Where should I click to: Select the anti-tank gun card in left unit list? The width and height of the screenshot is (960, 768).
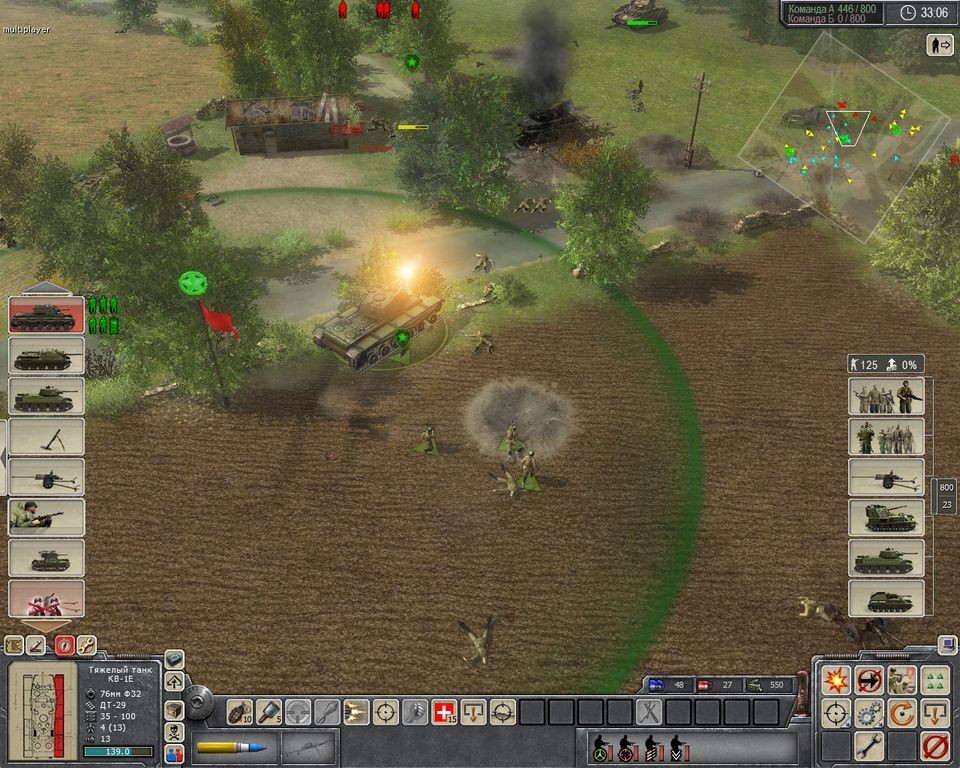pyautogui.click(x=46, y=476)
